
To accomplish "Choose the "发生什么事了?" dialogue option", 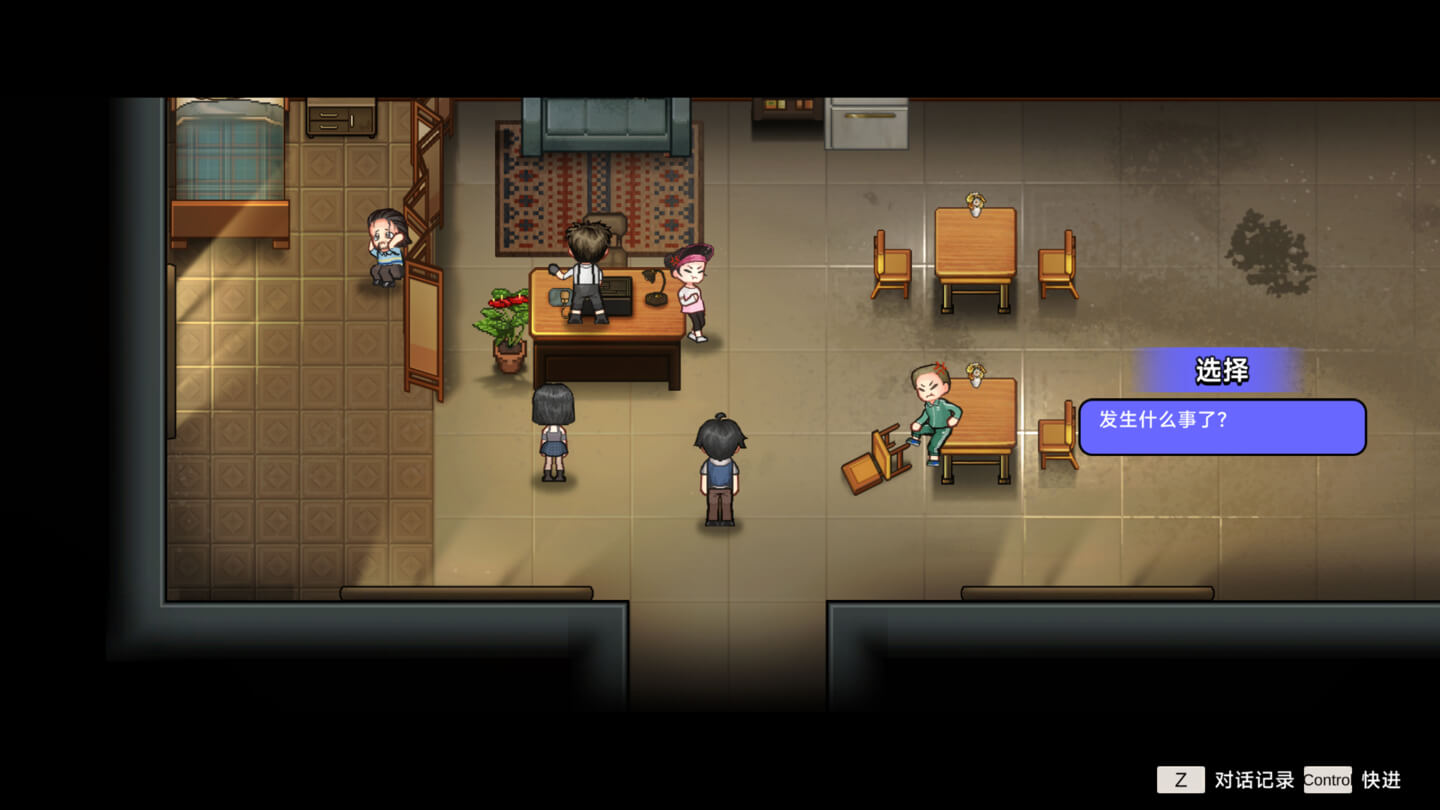I will [x=1221, y=426].
